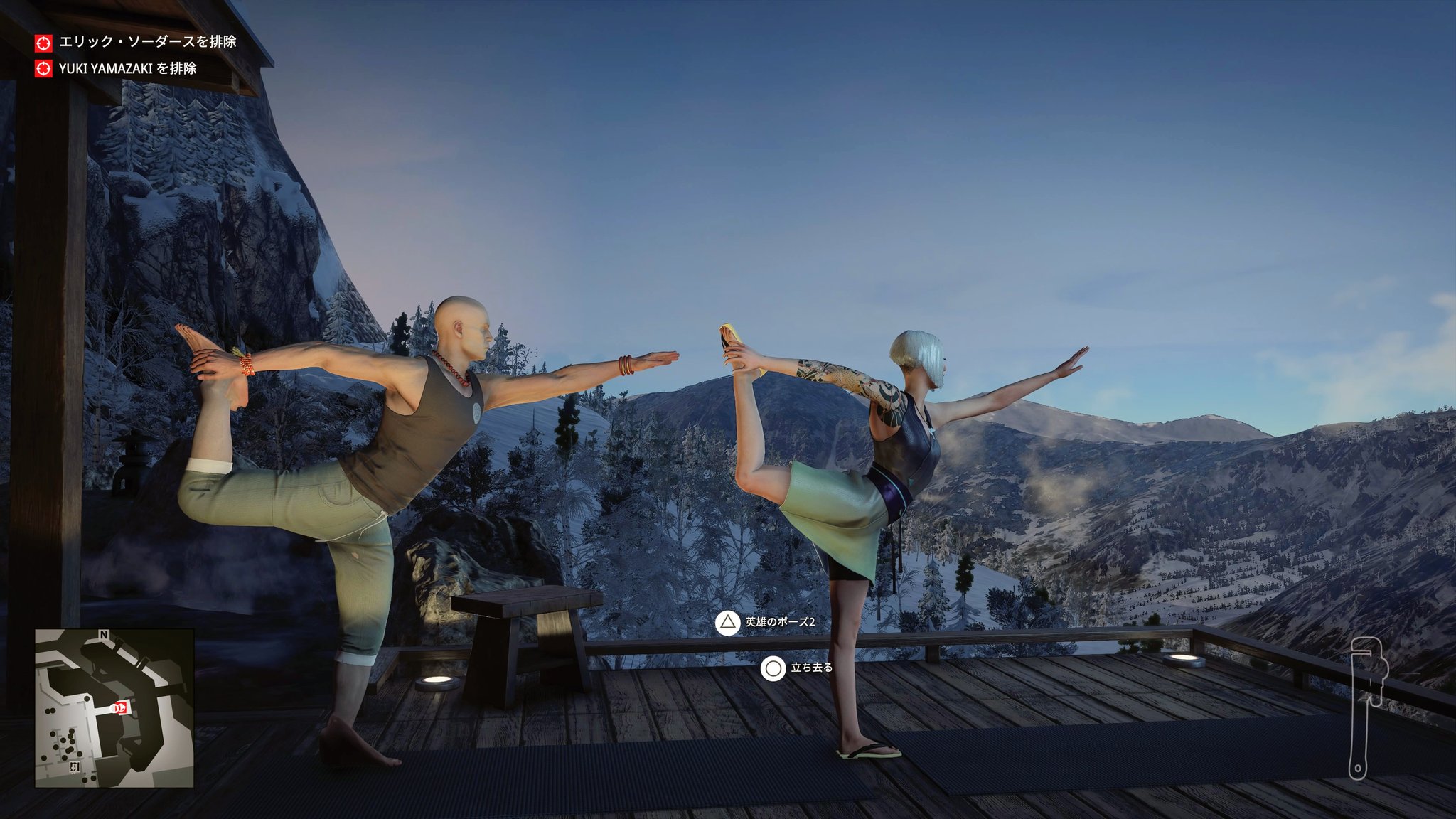Viewport: 1456px width, 819px height.
Task: Click the red target marker on the minimap
Action: pyautogui.click(x=122, y=707)
